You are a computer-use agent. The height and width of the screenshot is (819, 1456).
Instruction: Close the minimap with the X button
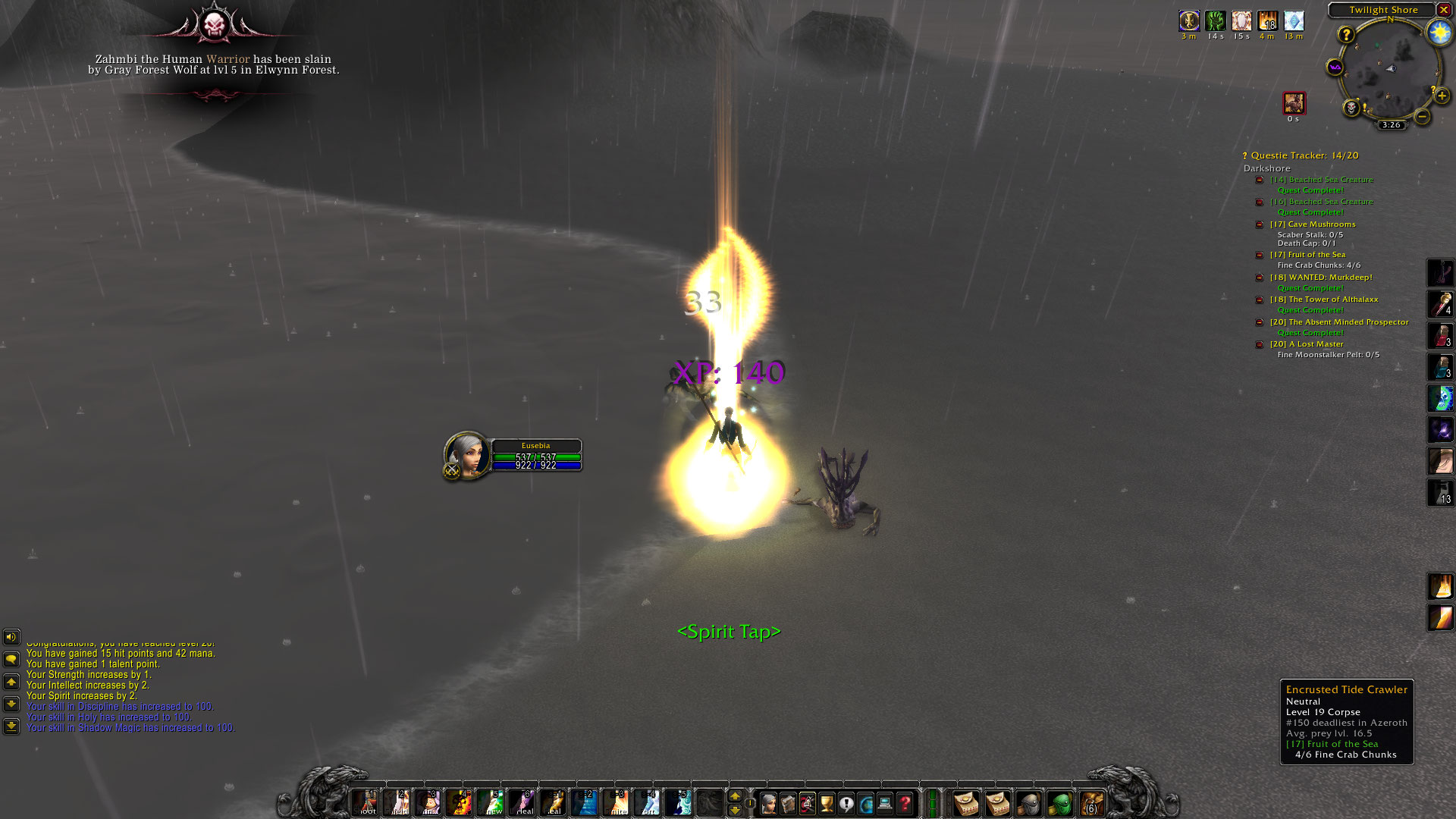1444,10
